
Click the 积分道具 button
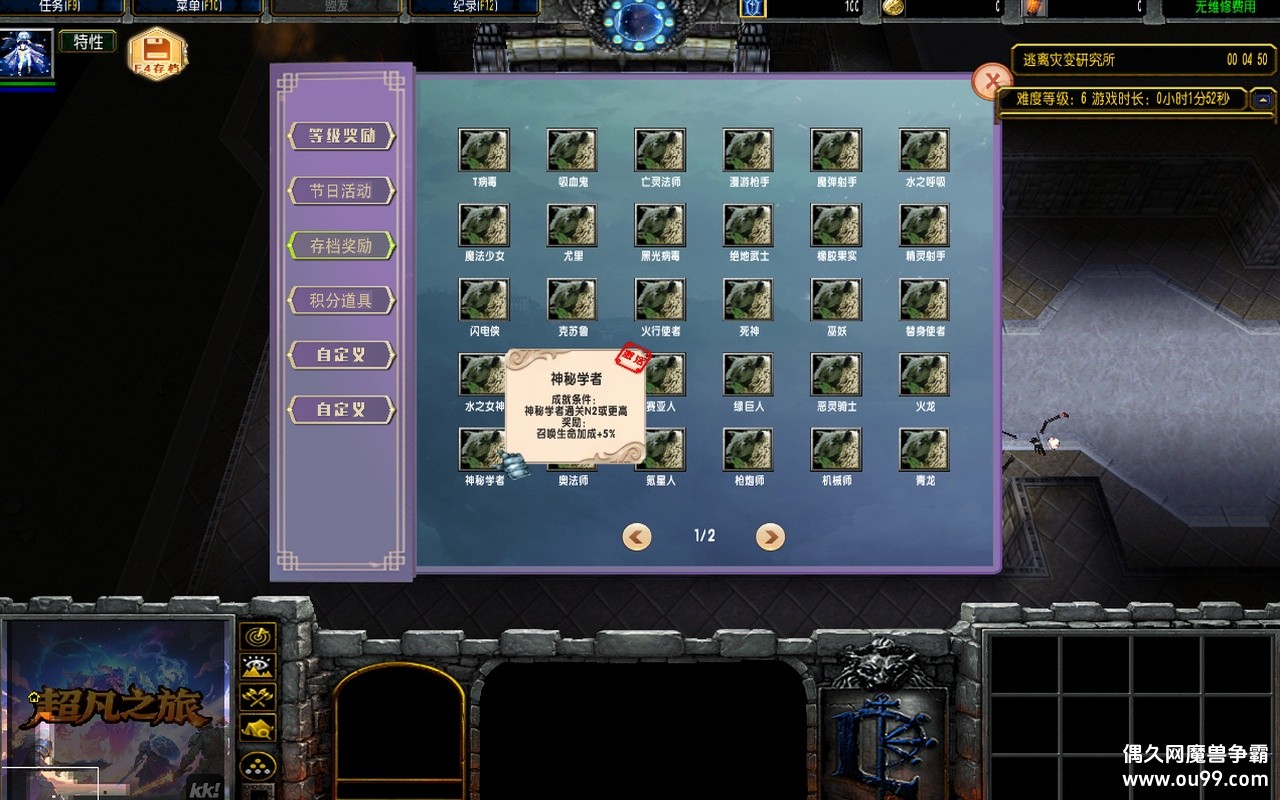341,298
